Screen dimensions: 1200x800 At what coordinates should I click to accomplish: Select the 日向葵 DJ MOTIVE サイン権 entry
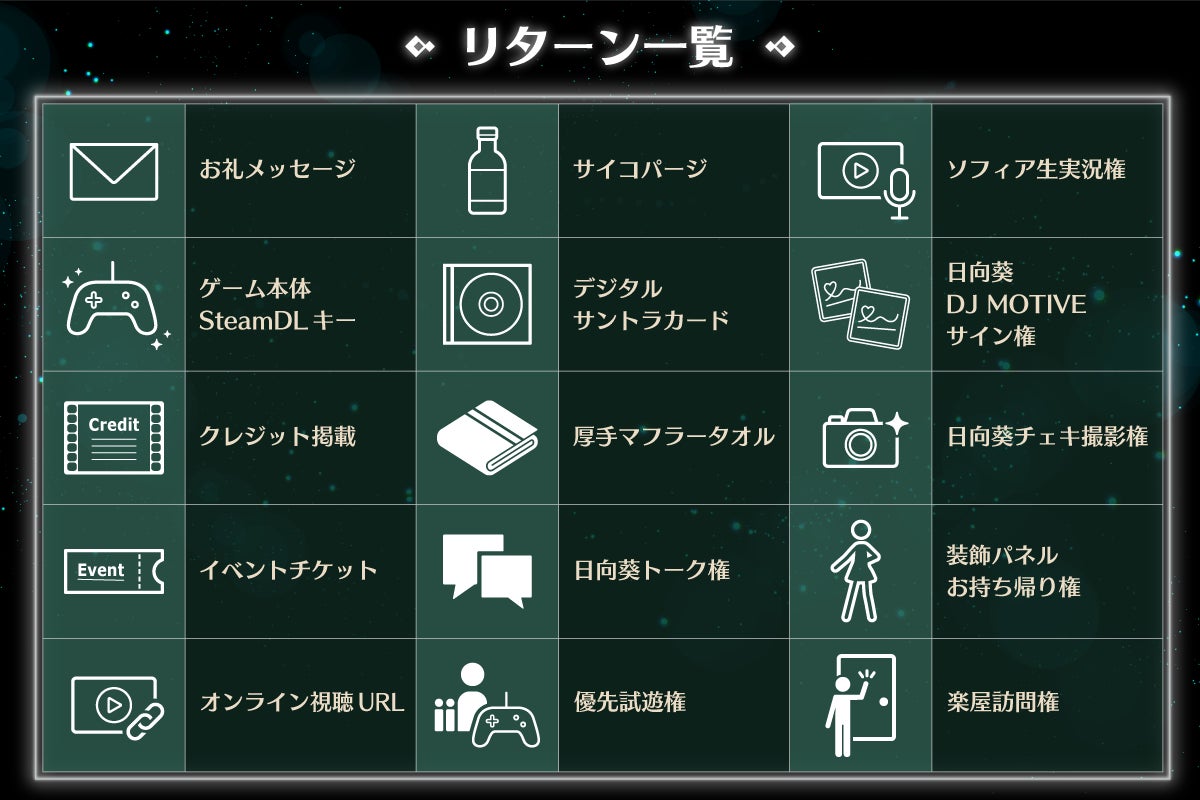click(1015, 304)
